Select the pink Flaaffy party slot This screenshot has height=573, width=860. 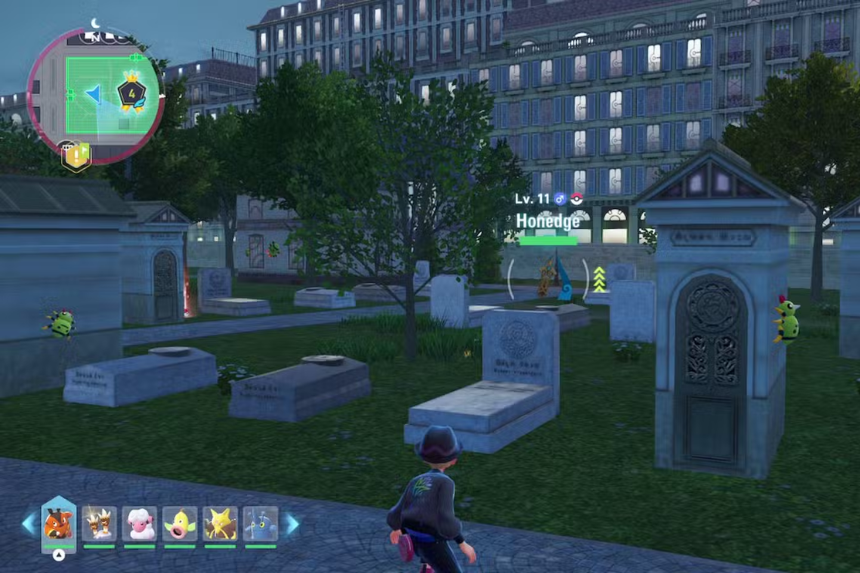point(139,523)
